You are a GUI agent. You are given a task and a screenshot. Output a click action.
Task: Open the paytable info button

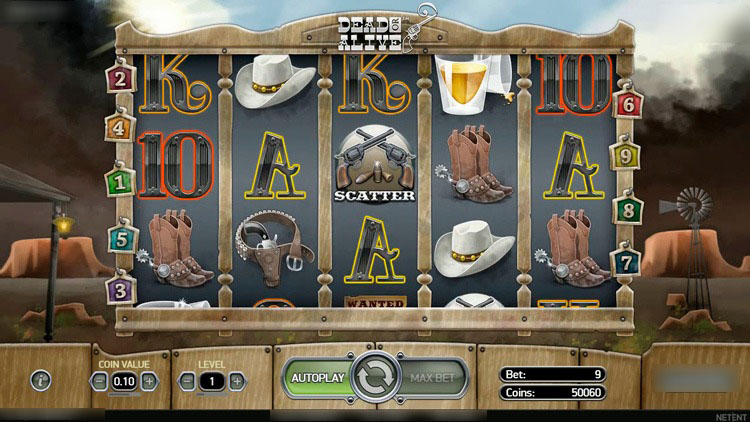tap(41, 380)
